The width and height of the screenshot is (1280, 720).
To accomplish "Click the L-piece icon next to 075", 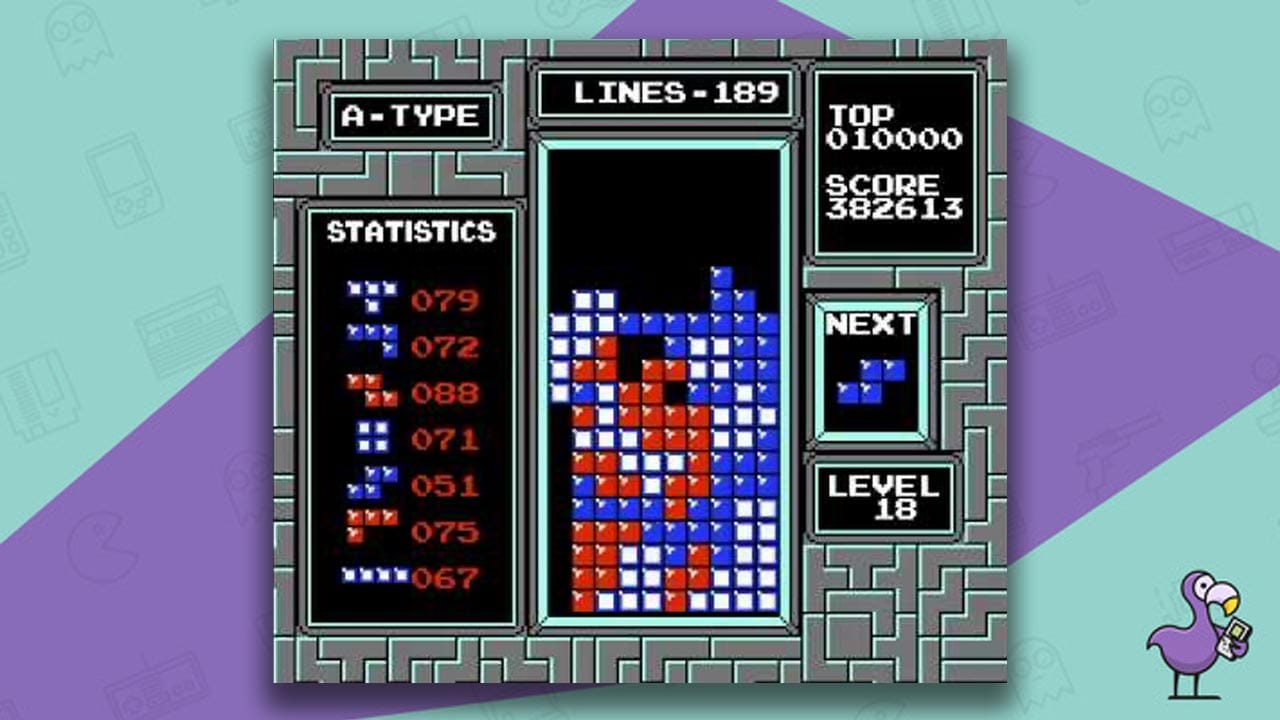I will pyautogui.click(x=372, y=525).
